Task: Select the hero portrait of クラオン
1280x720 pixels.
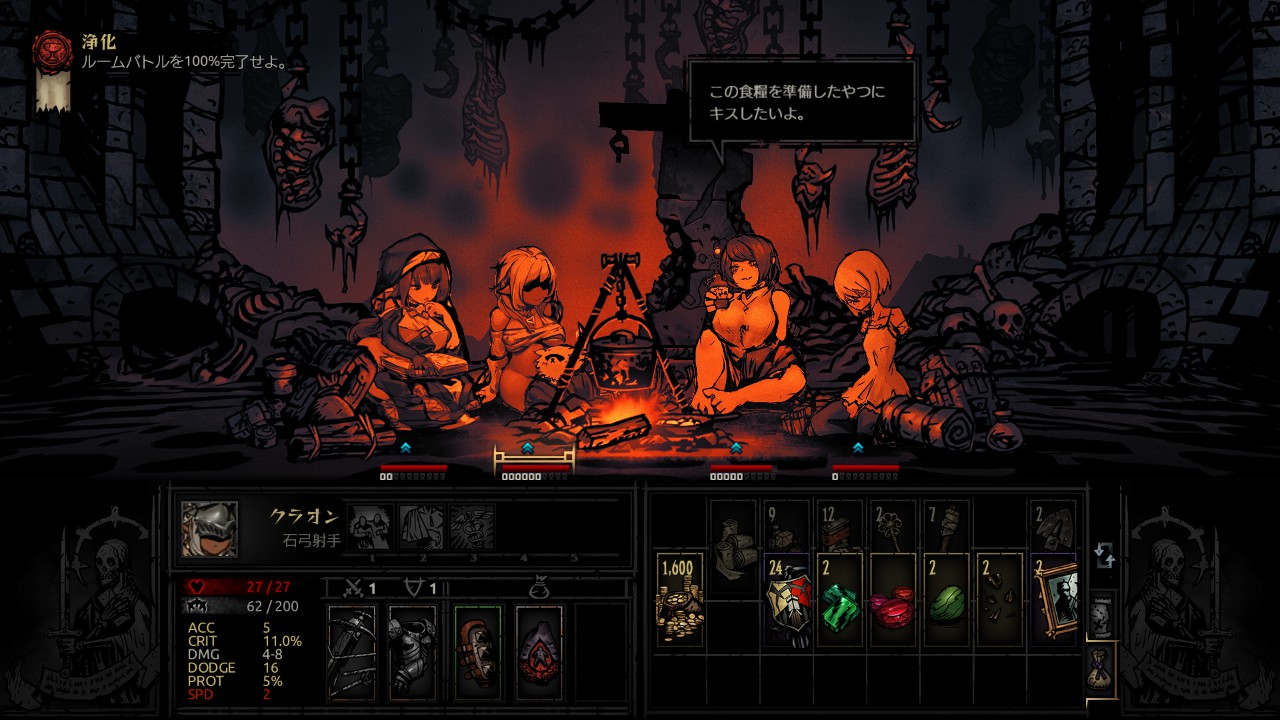Action: pyautogui.click(x=210, y=529)
